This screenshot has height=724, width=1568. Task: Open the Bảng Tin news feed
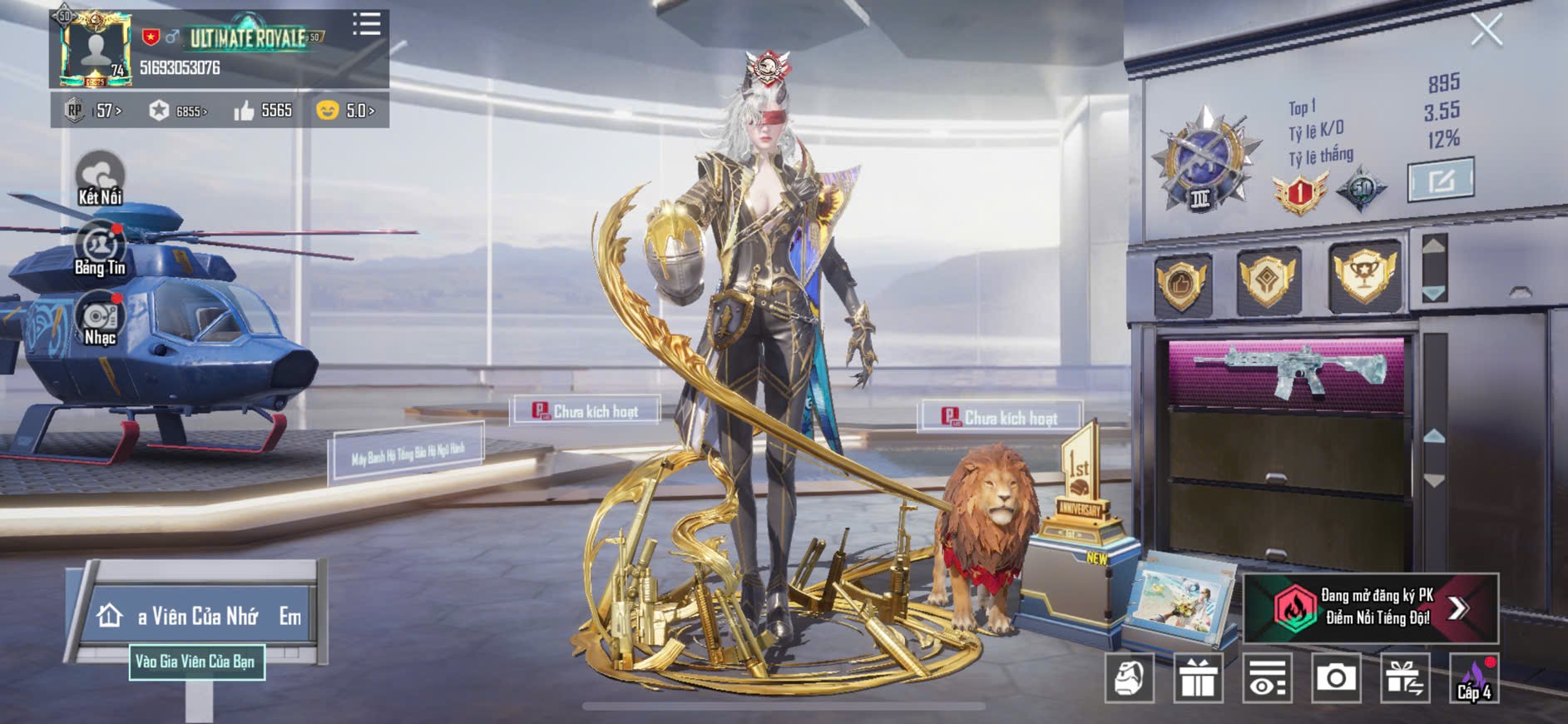(x=100, y=250)
